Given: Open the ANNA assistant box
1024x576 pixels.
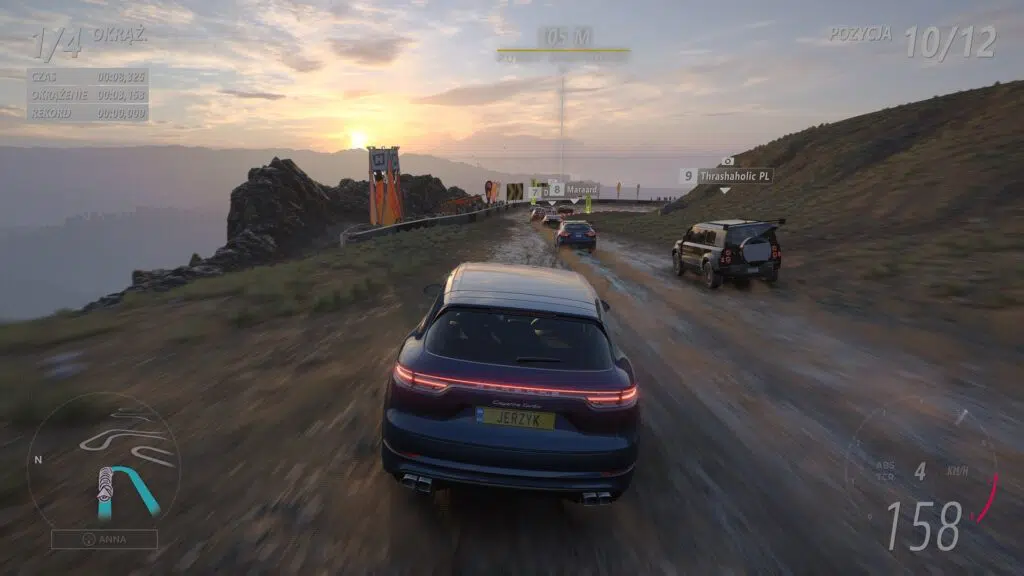Looking at the screenshot, I should pos(104,539).
